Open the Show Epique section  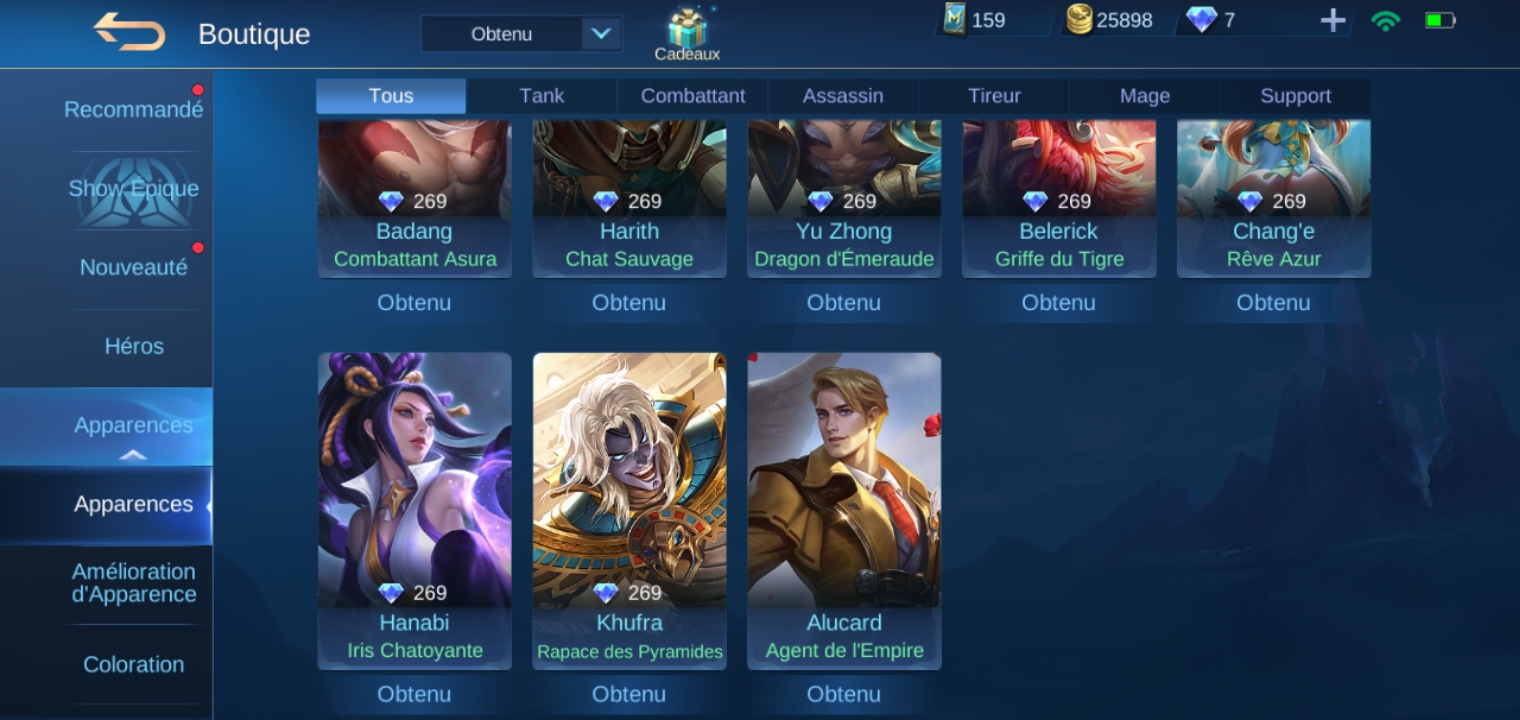click(x=133, y=189)
